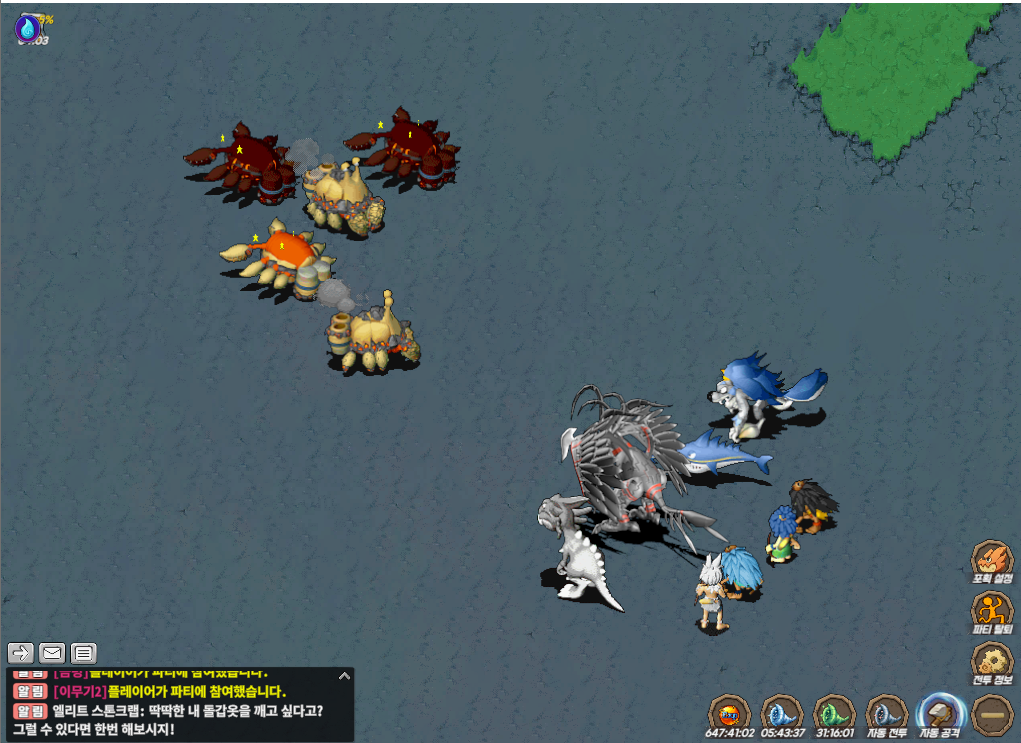Toggle 자동 공격 auto attack hammer icon
Image resolution: width=1021 pixels, height=743 pixels.
940,714
